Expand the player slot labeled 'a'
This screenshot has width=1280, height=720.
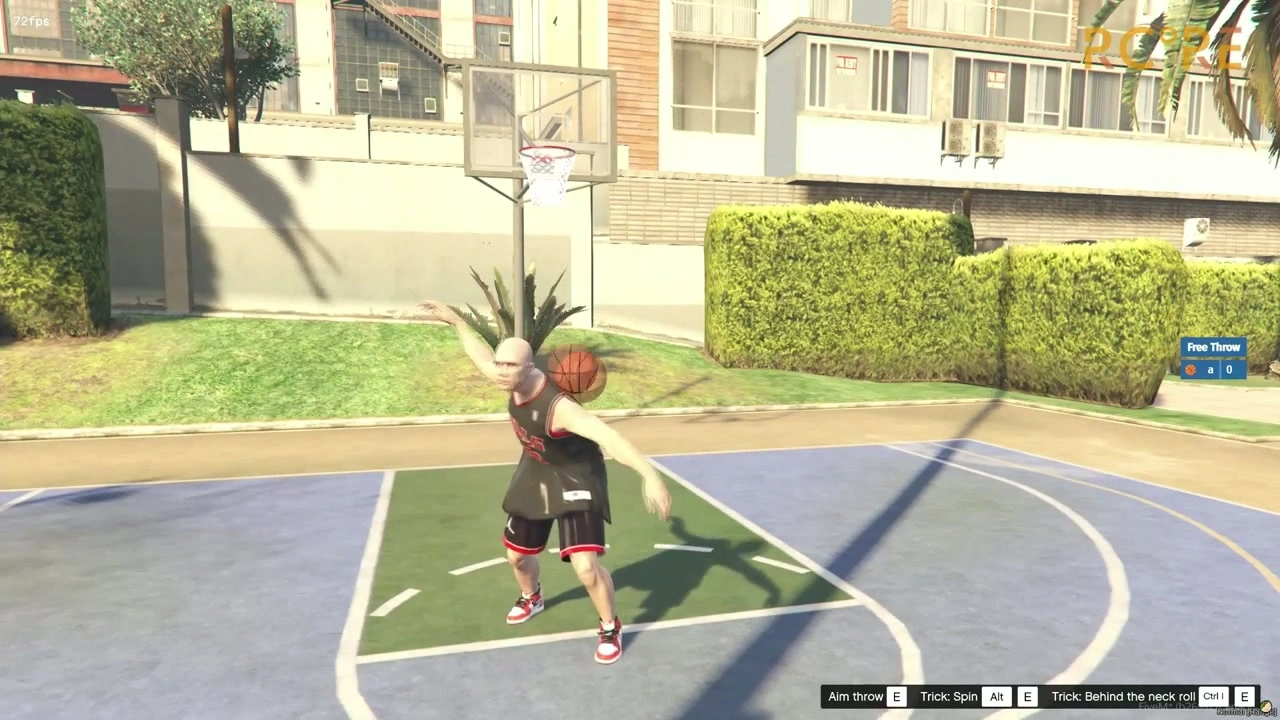pyautogui.click(x=1210, y=369)
